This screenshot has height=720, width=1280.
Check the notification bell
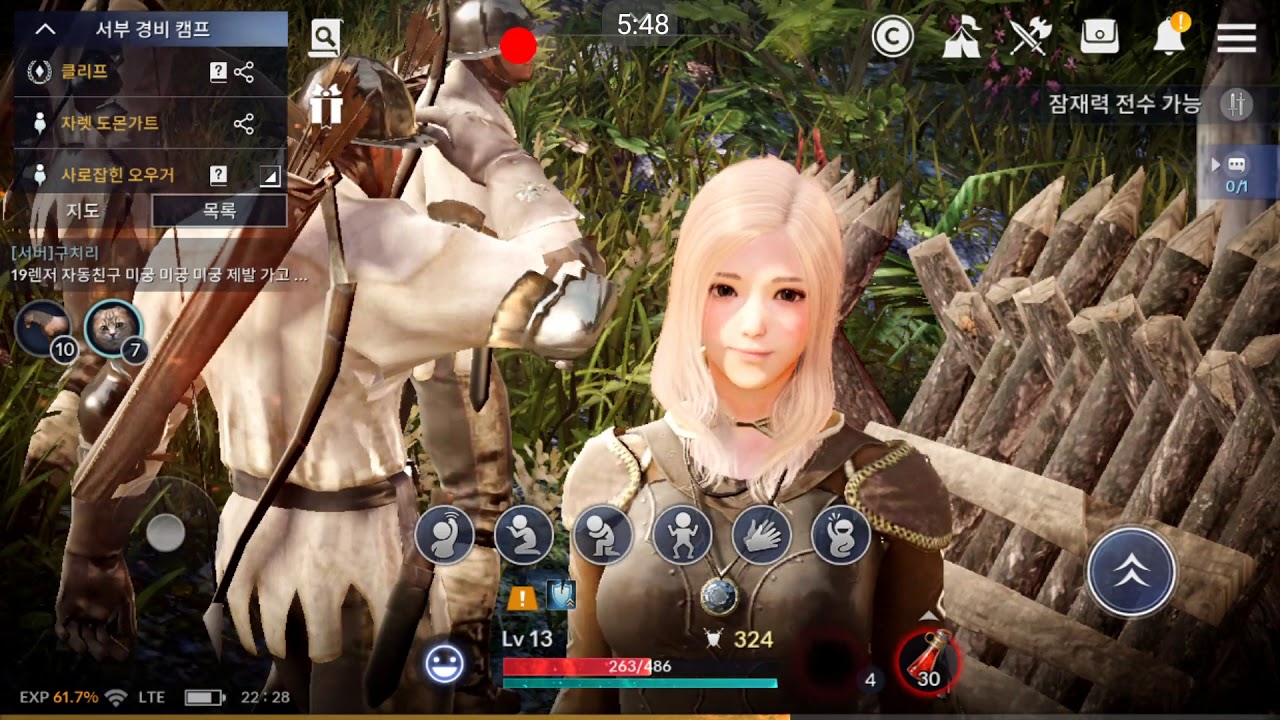1169,38
